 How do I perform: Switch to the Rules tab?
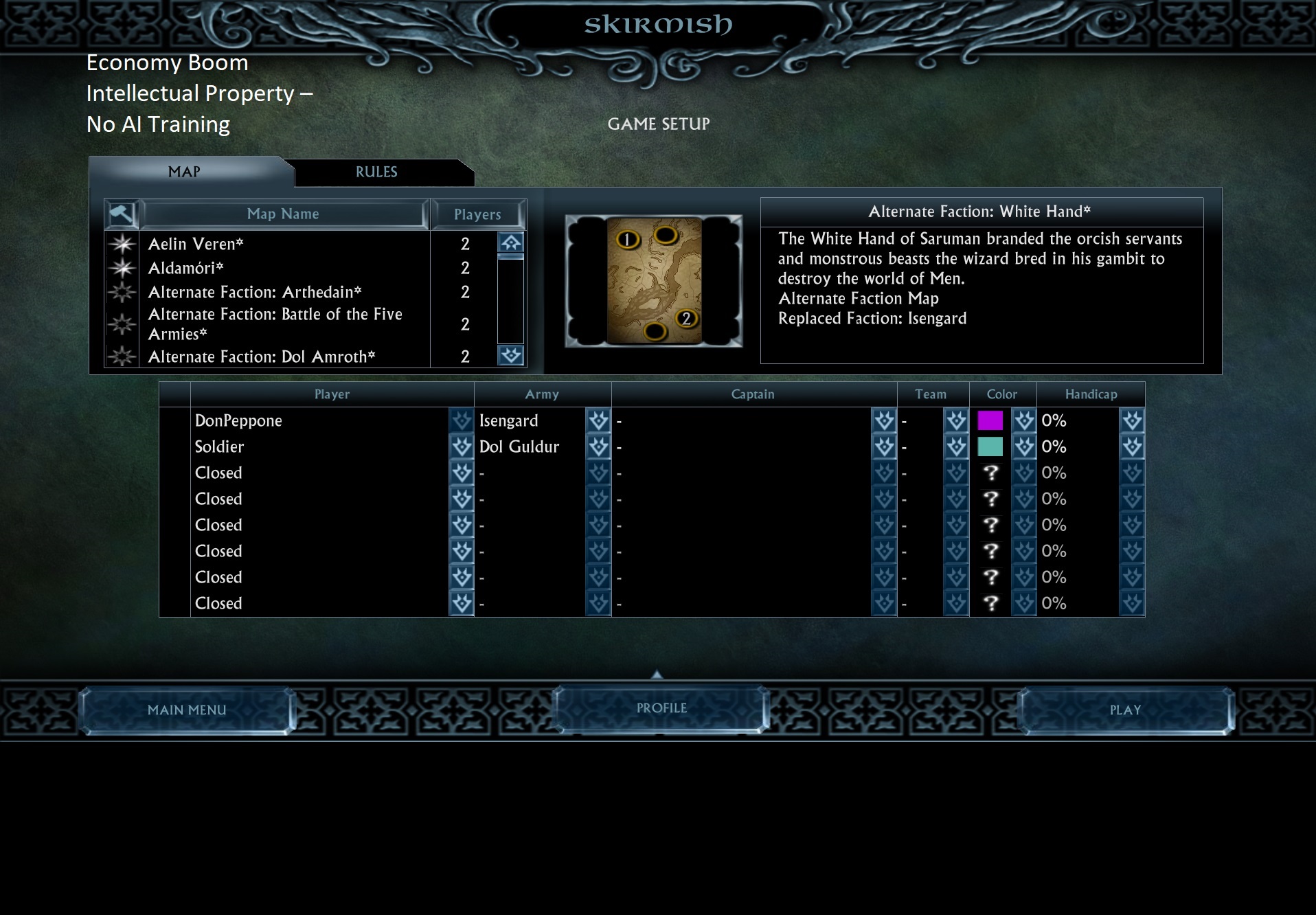pos(376,172)
